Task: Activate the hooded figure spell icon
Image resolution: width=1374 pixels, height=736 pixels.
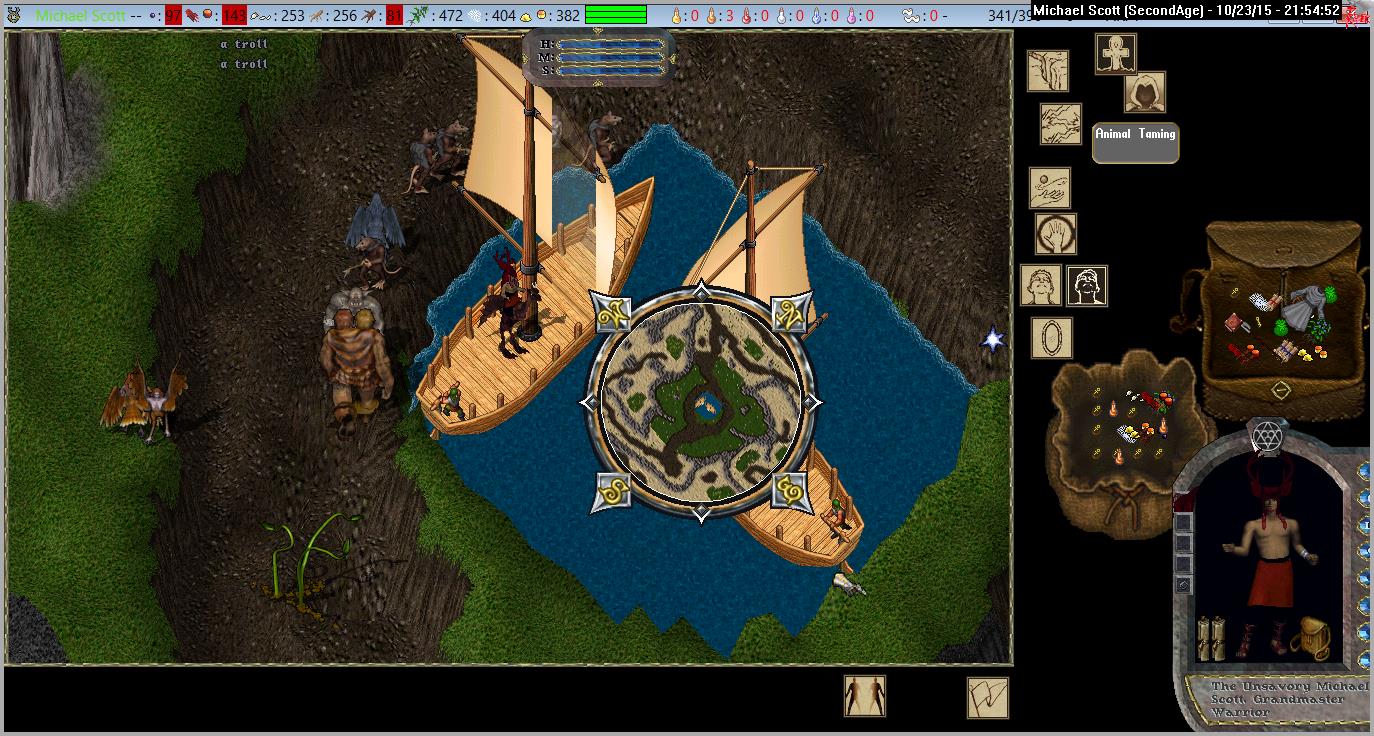Action: (x=1146, y=92)
